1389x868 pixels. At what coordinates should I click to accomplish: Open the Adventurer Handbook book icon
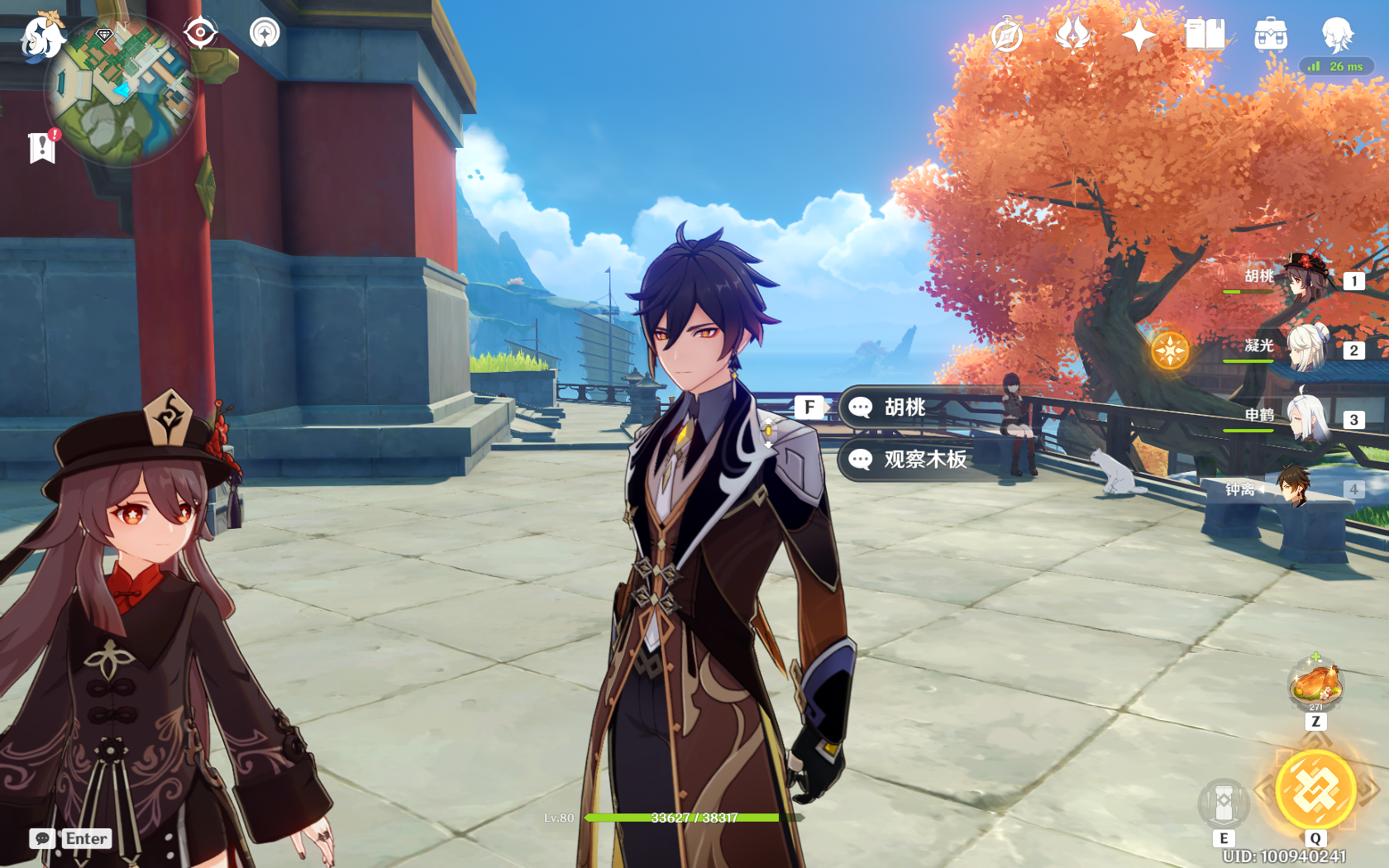(x=1205, y=36)
